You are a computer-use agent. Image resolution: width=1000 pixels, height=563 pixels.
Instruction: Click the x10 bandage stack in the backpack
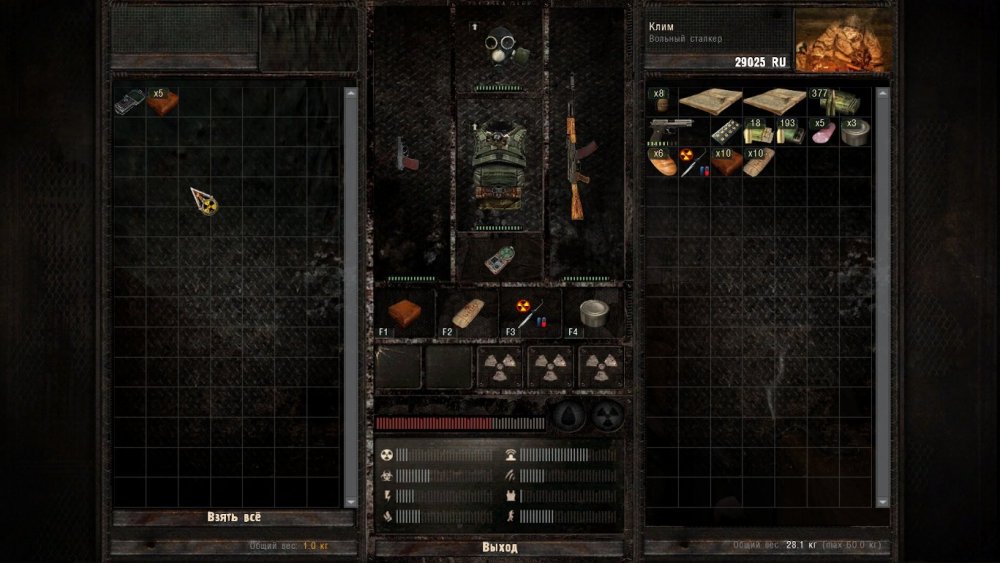click(758, 162)
